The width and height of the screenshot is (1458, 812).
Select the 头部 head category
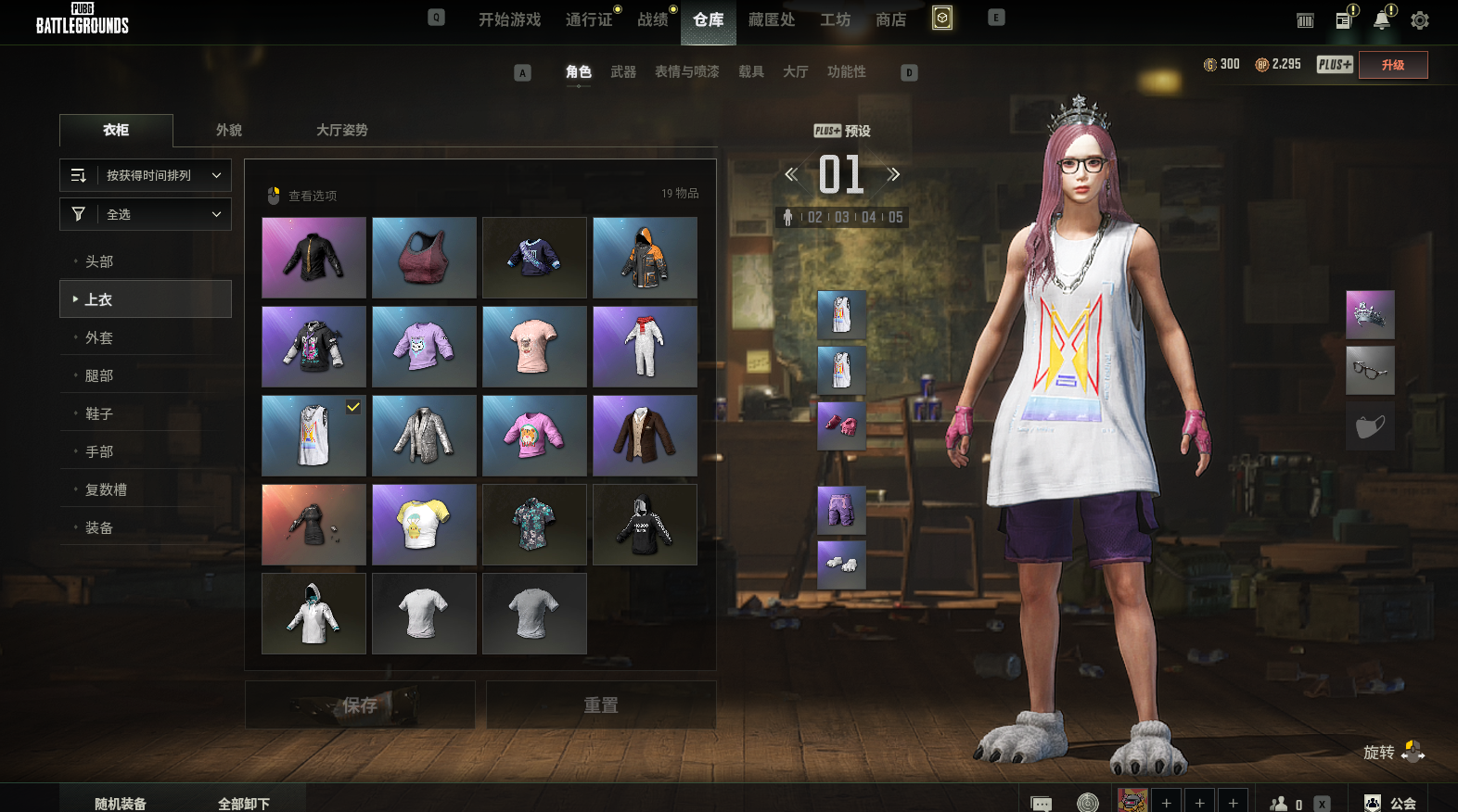pos(99,261)
